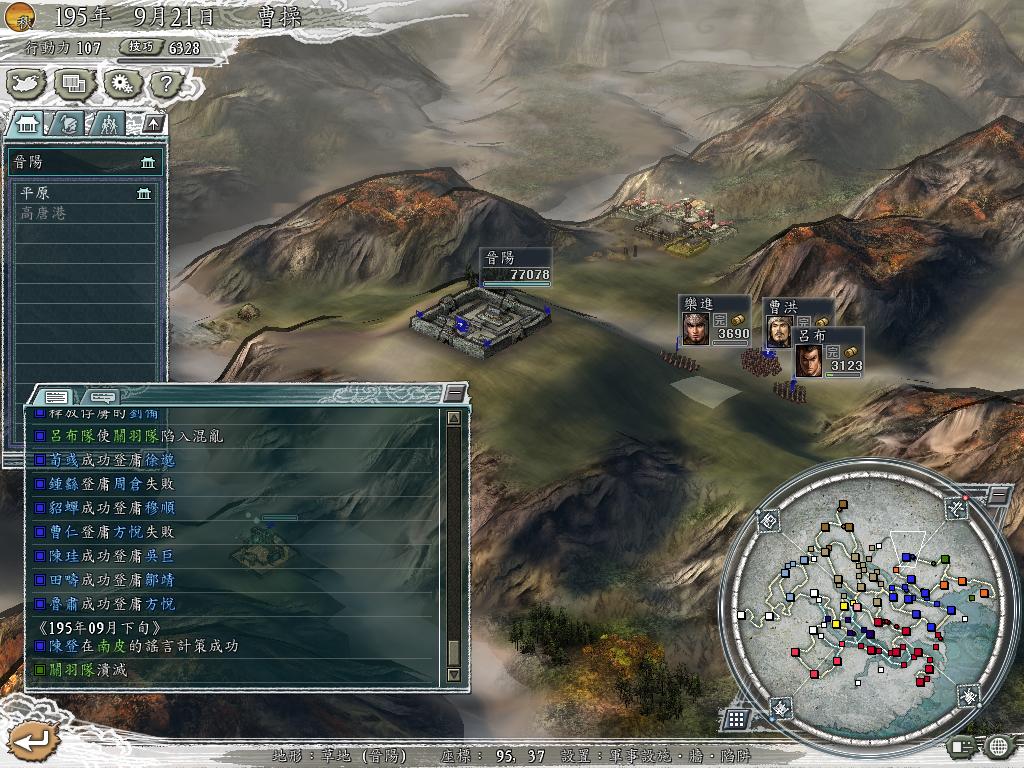The height and width of the screenshot is (768, 1024).
Task: Click the 關羽隊潰滅 log entry
Action: pos(88,669)
